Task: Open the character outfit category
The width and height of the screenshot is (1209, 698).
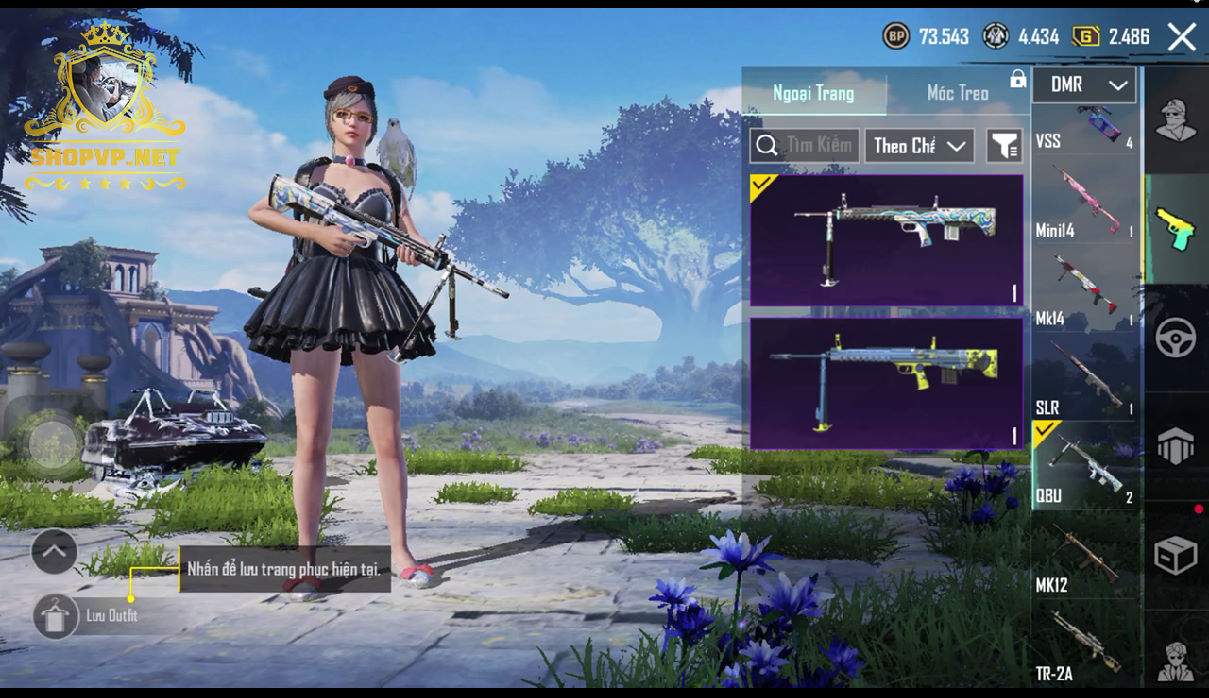Action: 1176,121
